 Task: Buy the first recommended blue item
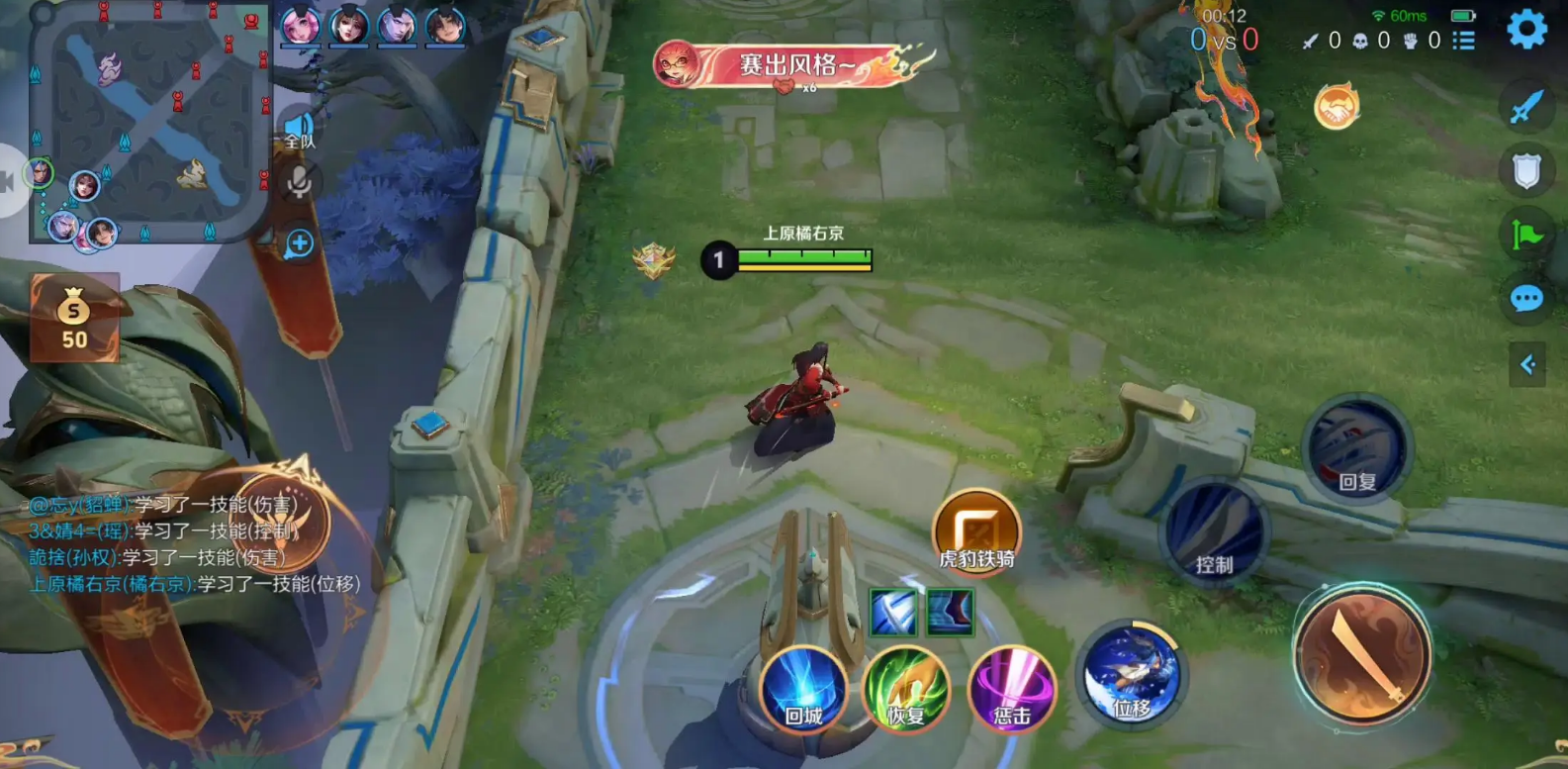[892, 612]
